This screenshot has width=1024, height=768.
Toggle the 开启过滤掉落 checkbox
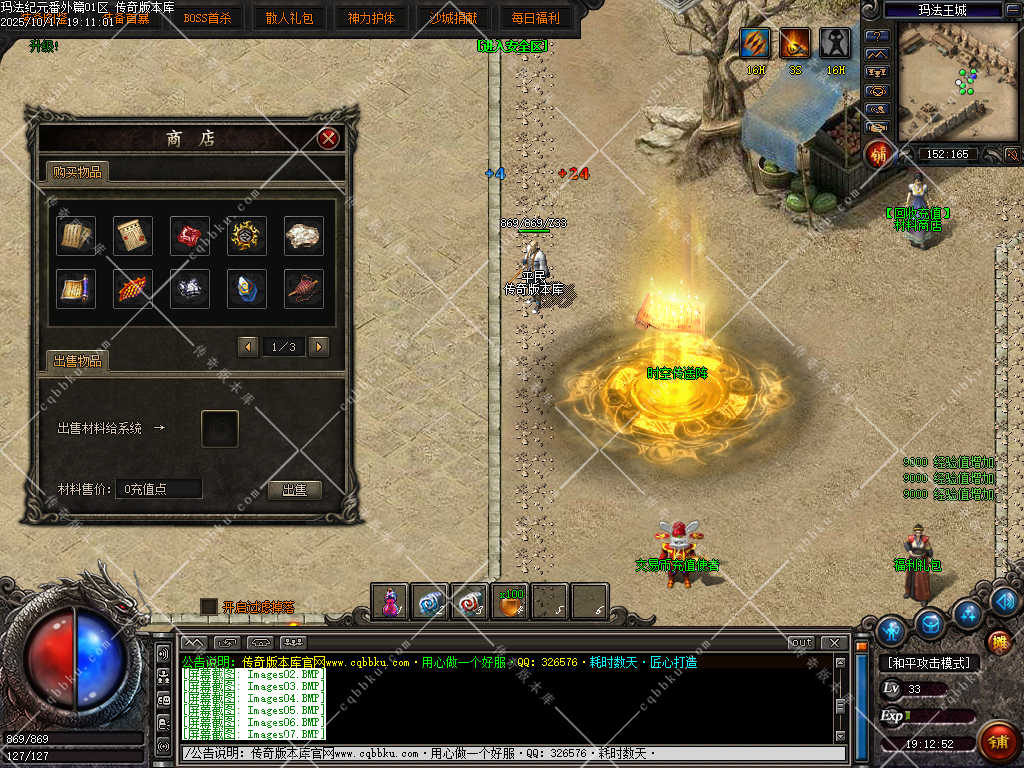208,606
